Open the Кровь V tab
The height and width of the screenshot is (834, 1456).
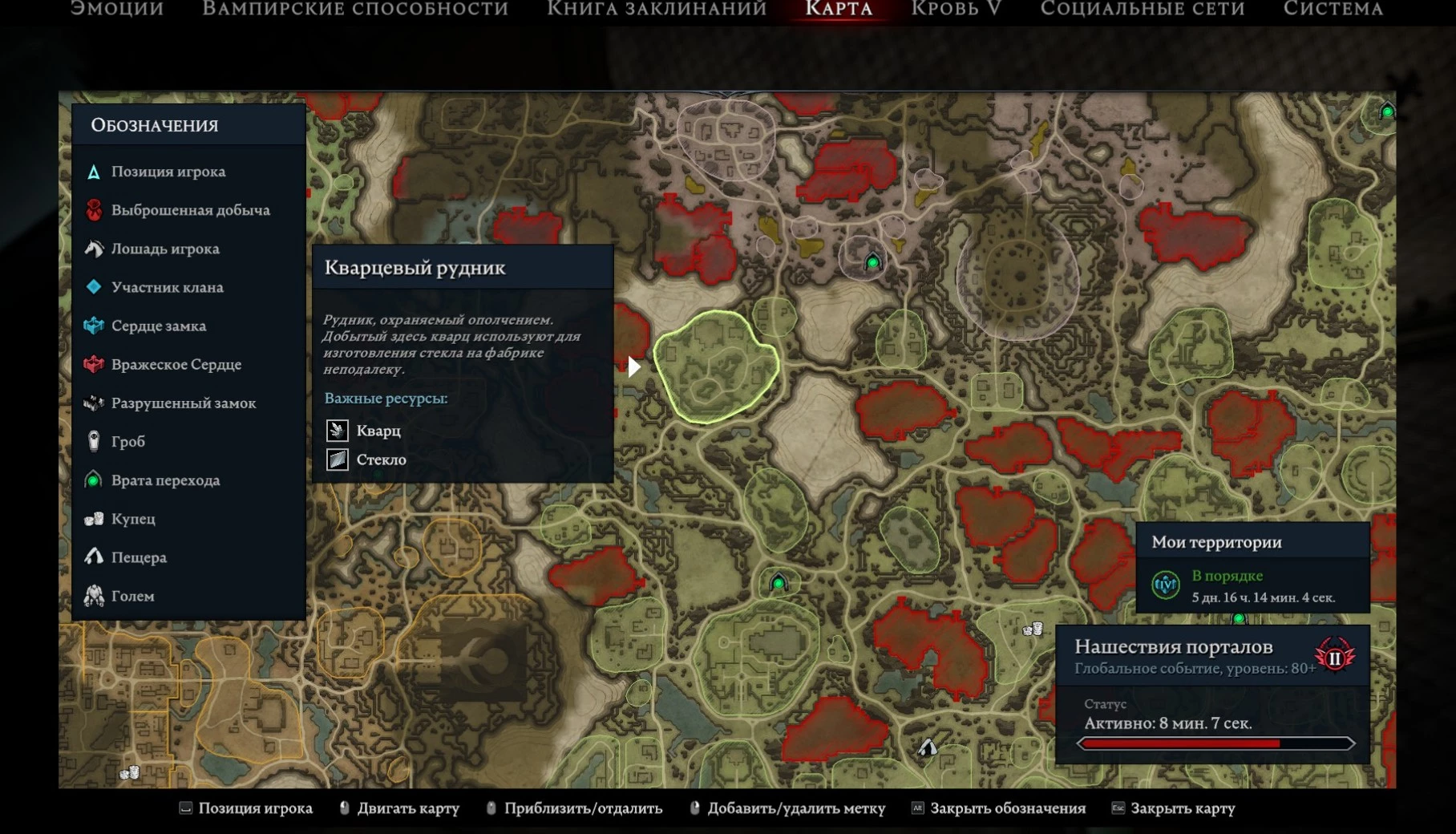coord(956,9)
